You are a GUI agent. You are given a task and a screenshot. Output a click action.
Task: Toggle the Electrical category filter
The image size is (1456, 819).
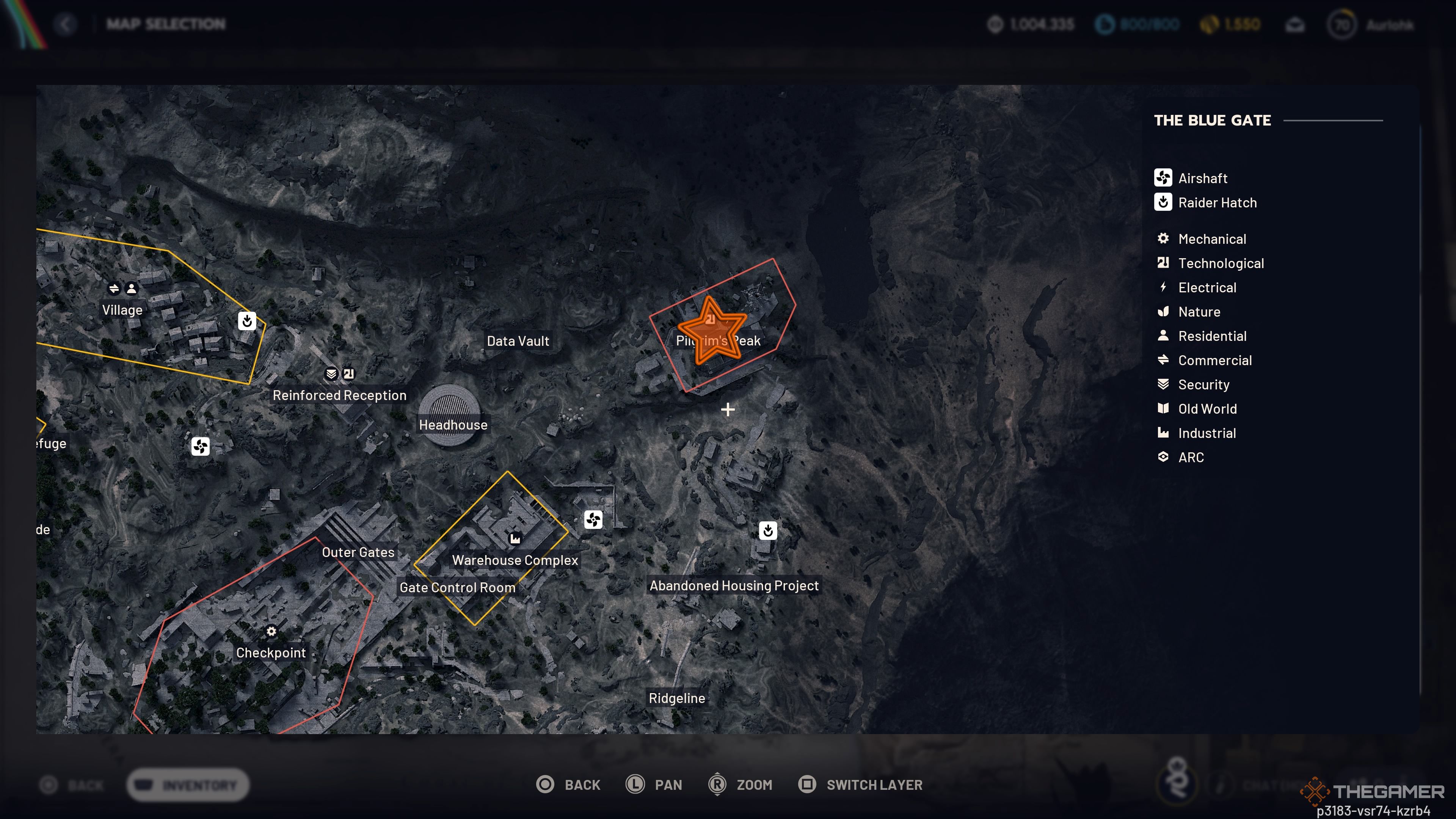pyautogui.click(x=1163, y=287)
